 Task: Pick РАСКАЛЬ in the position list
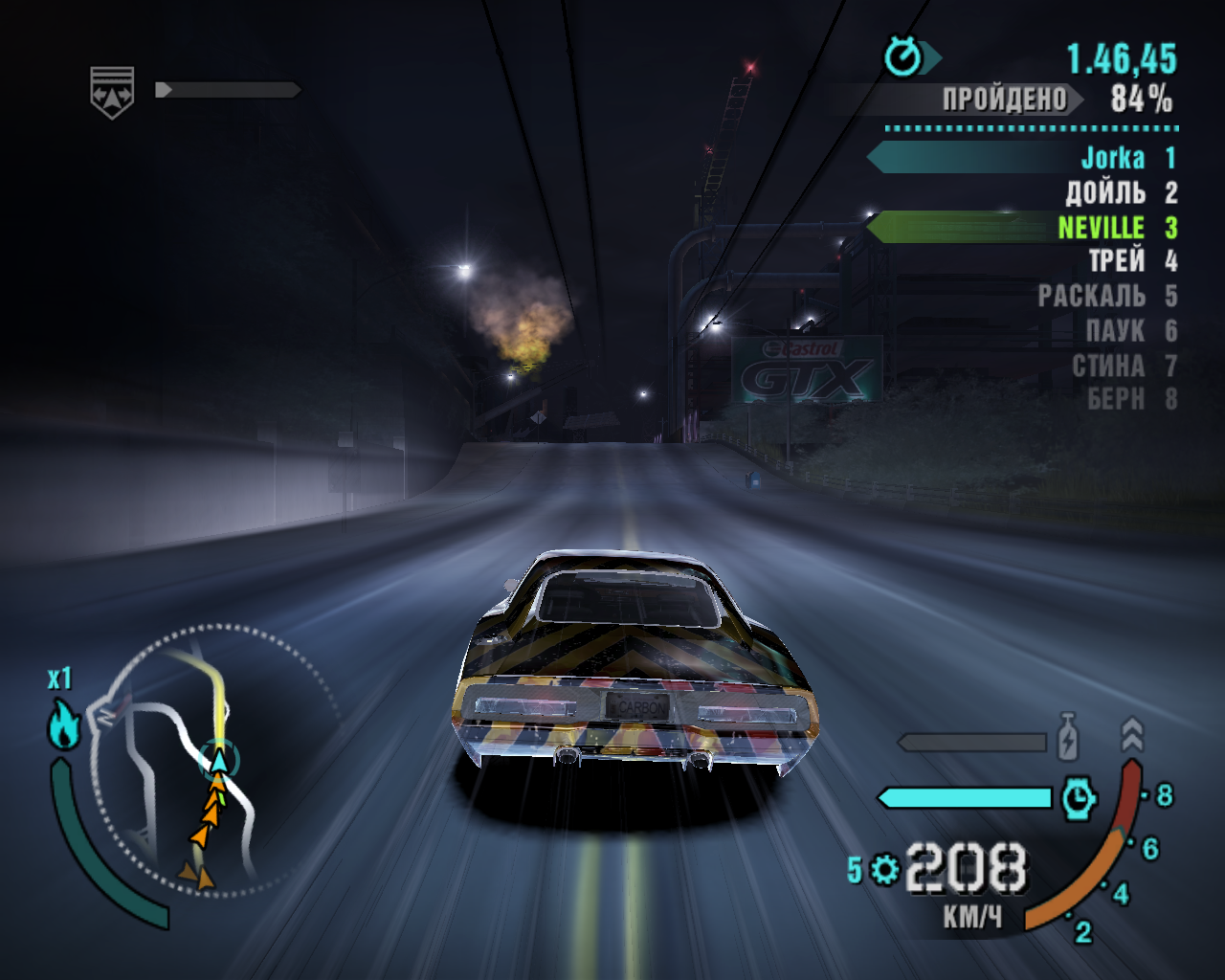pyautogui.click(x=1091, y=297)
